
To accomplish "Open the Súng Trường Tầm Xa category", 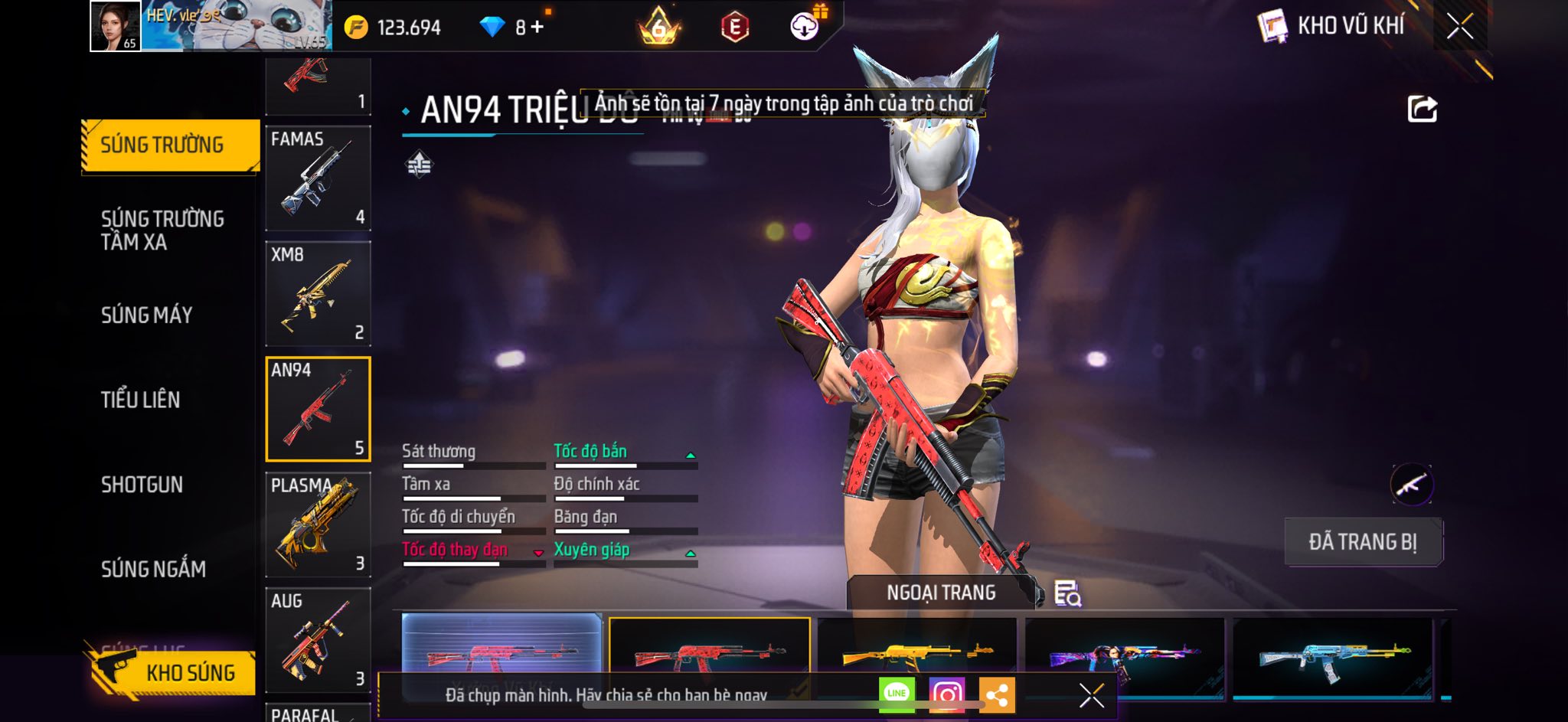I will (162, 230).
